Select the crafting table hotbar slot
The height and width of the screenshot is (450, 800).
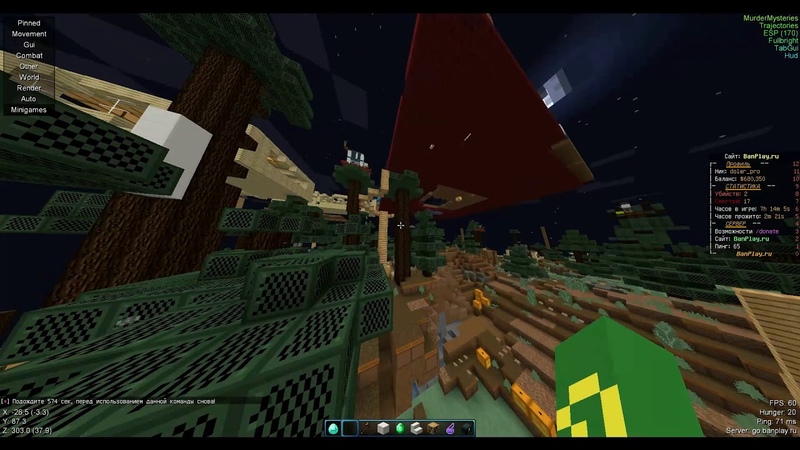pos(433,428)
